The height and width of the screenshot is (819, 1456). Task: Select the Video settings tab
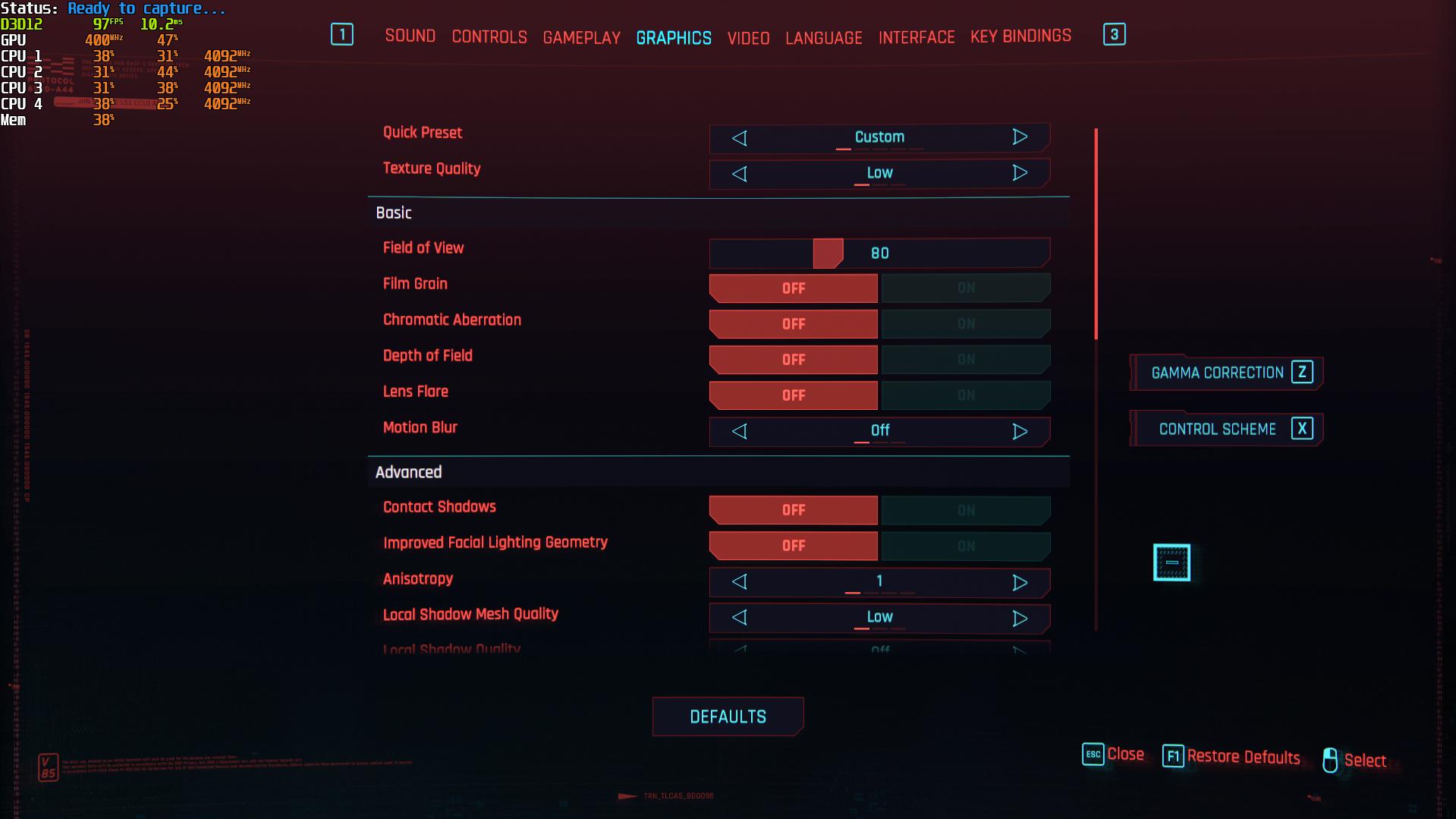[748, 38]
